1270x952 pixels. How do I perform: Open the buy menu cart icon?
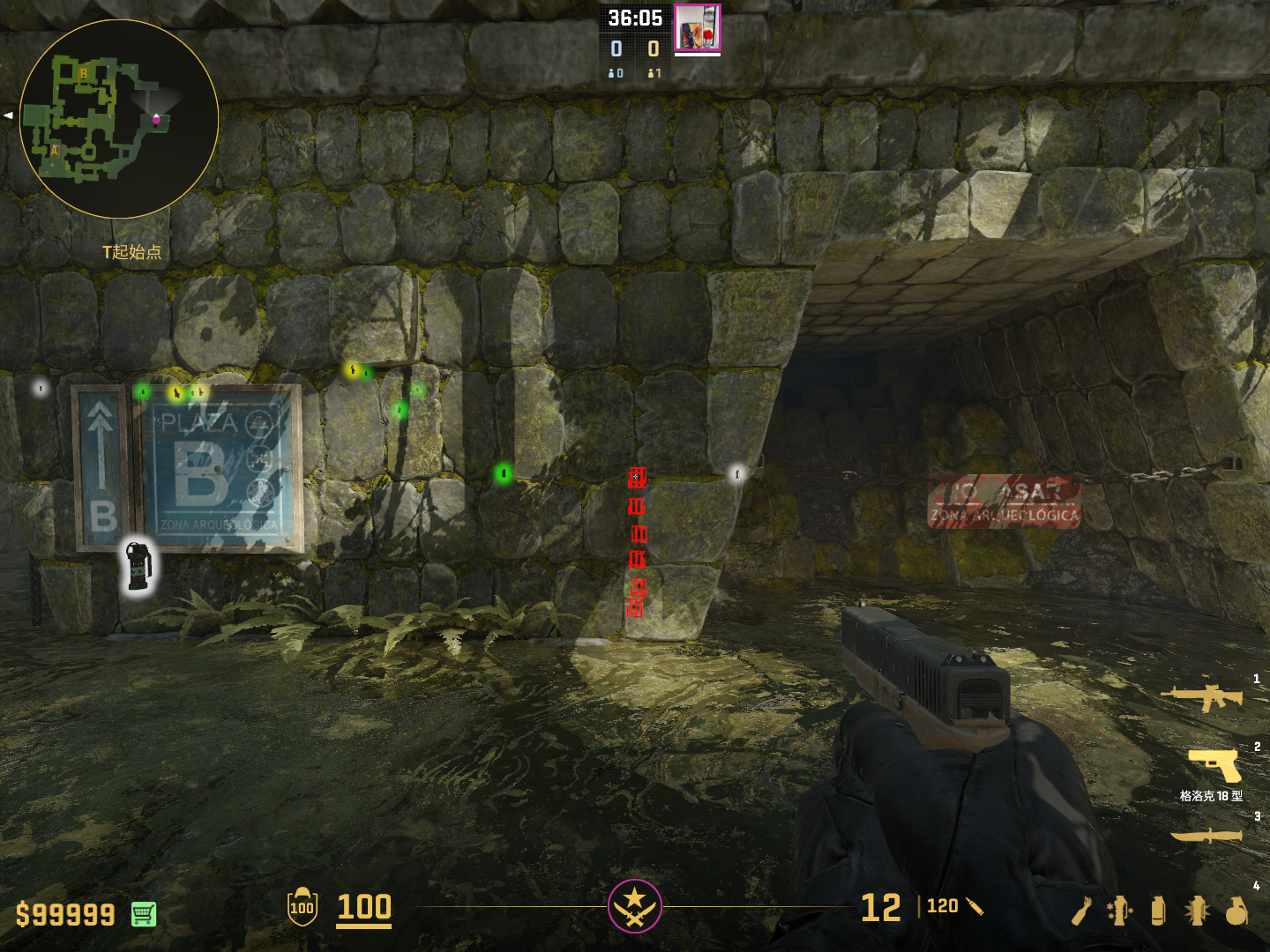144,914
